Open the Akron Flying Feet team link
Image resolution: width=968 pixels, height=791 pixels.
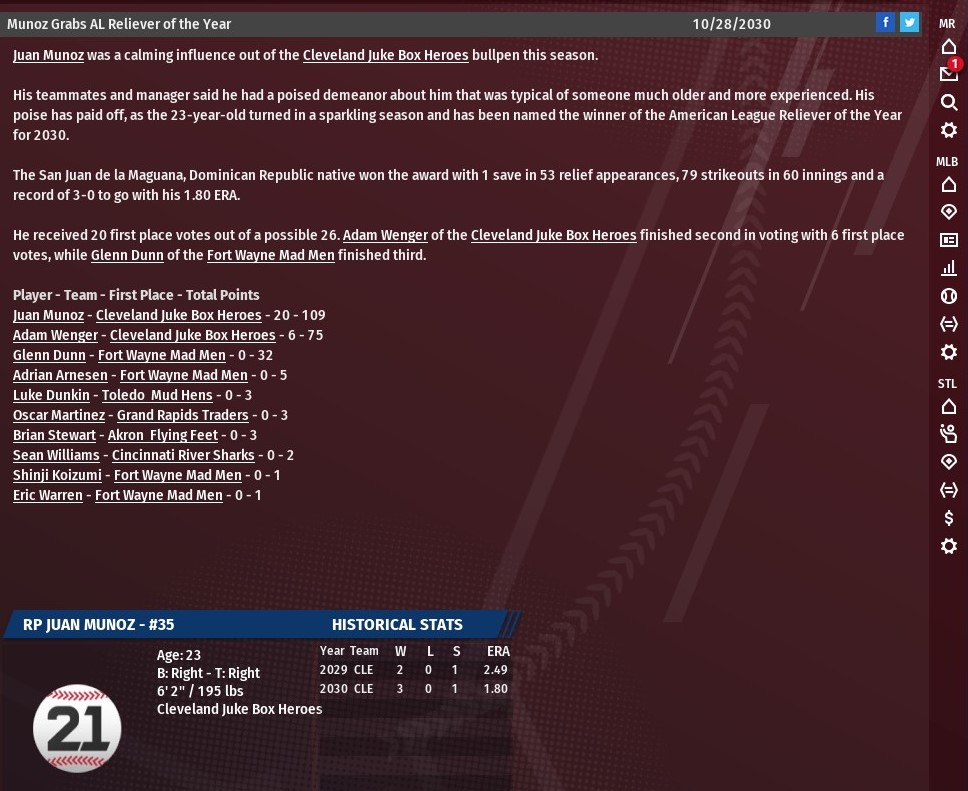point(162,435)
